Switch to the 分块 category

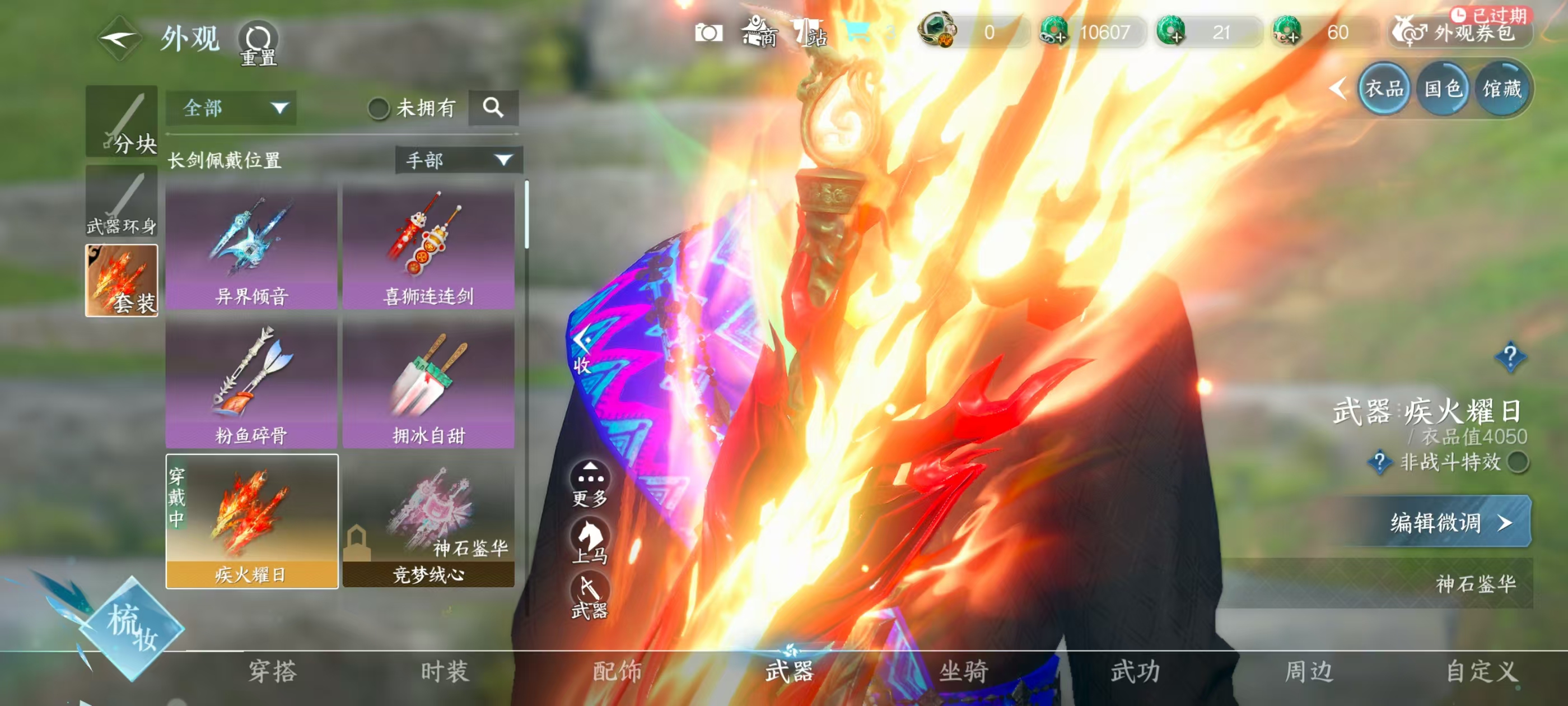point(122,121)
